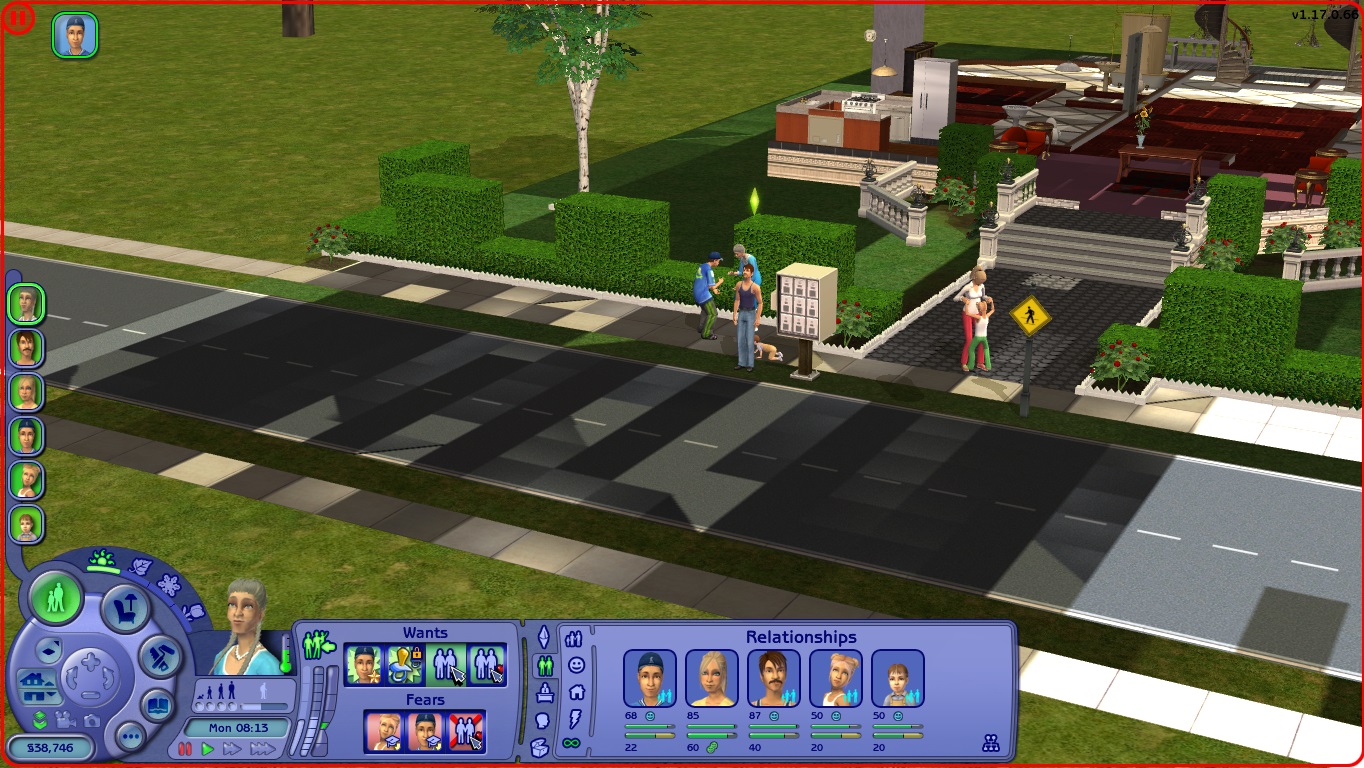
Task: Take a snapshot with the camera icon
Action: (92, 720)
